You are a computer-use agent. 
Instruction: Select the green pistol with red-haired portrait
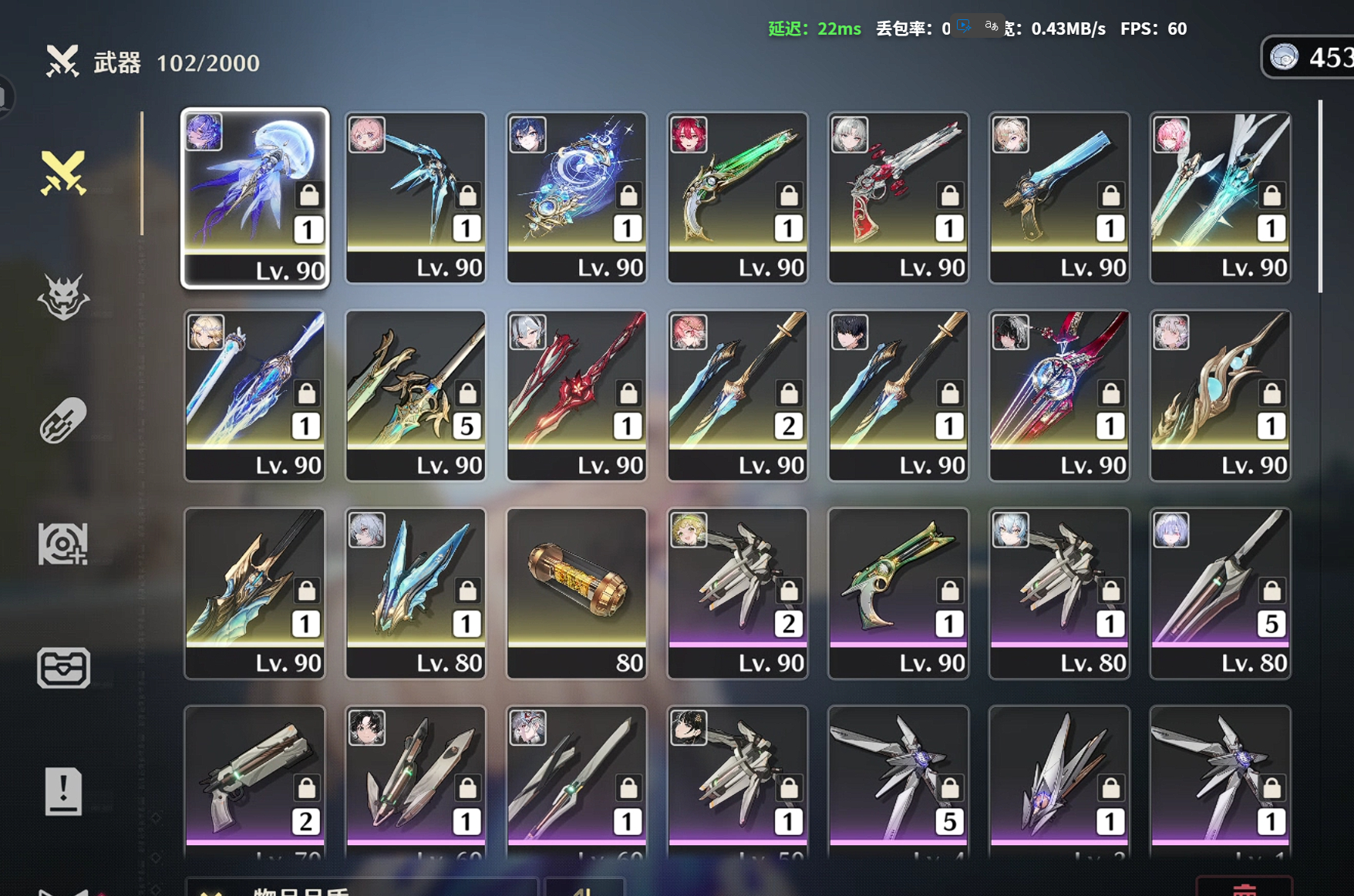[x=737, y=197]
